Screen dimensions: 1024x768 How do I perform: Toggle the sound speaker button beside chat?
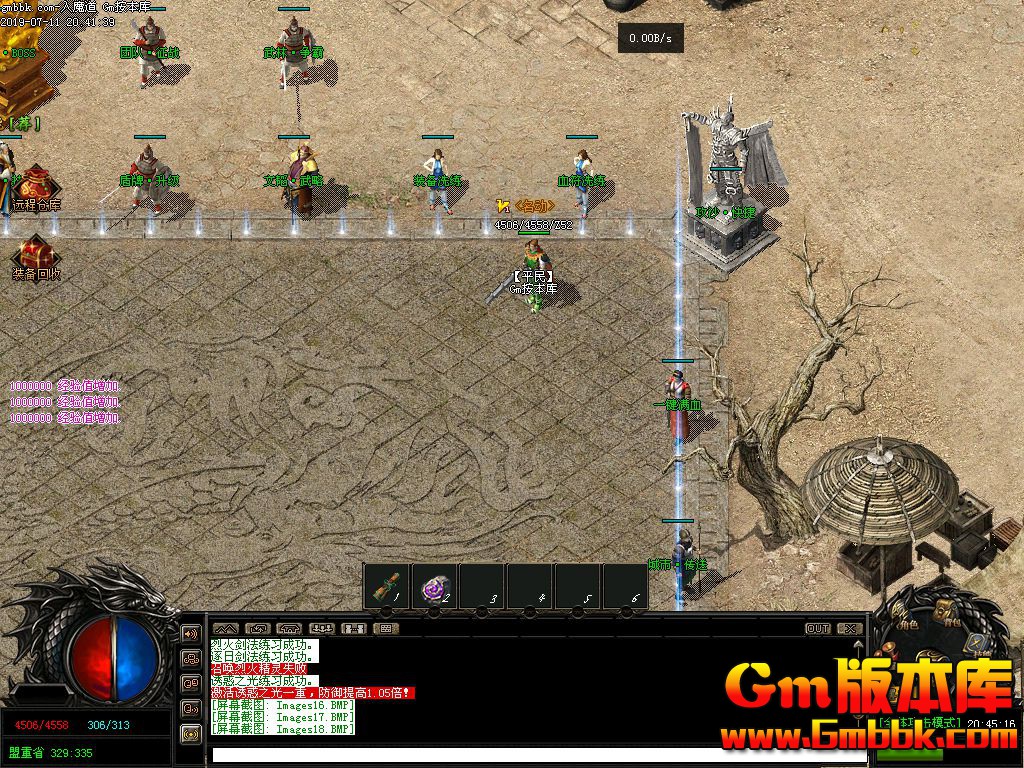[x=190, y=634]
